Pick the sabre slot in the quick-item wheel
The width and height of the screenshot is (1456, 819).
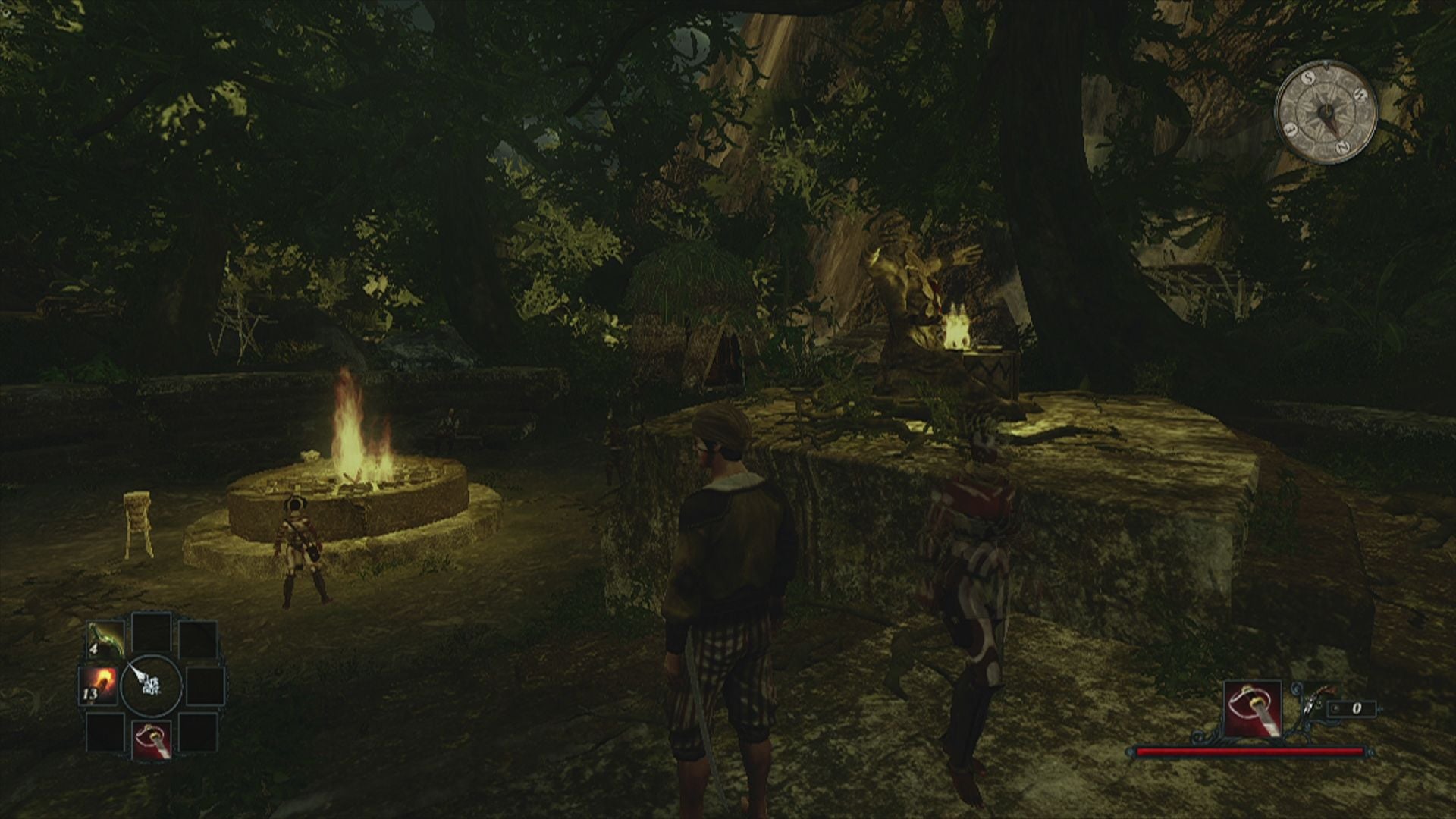152,739
